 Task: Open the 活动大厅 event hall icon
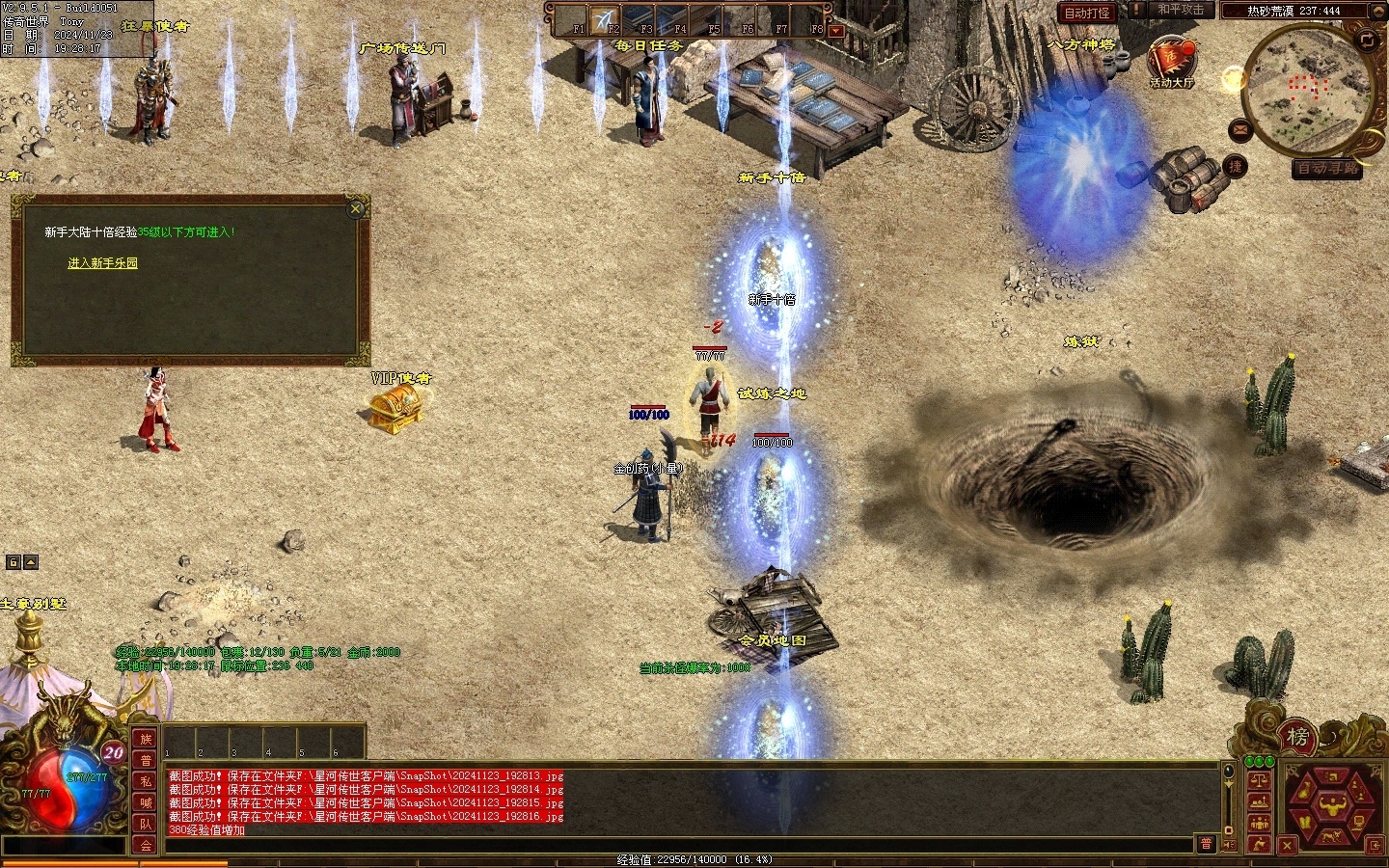click(x=1171, y=60)
